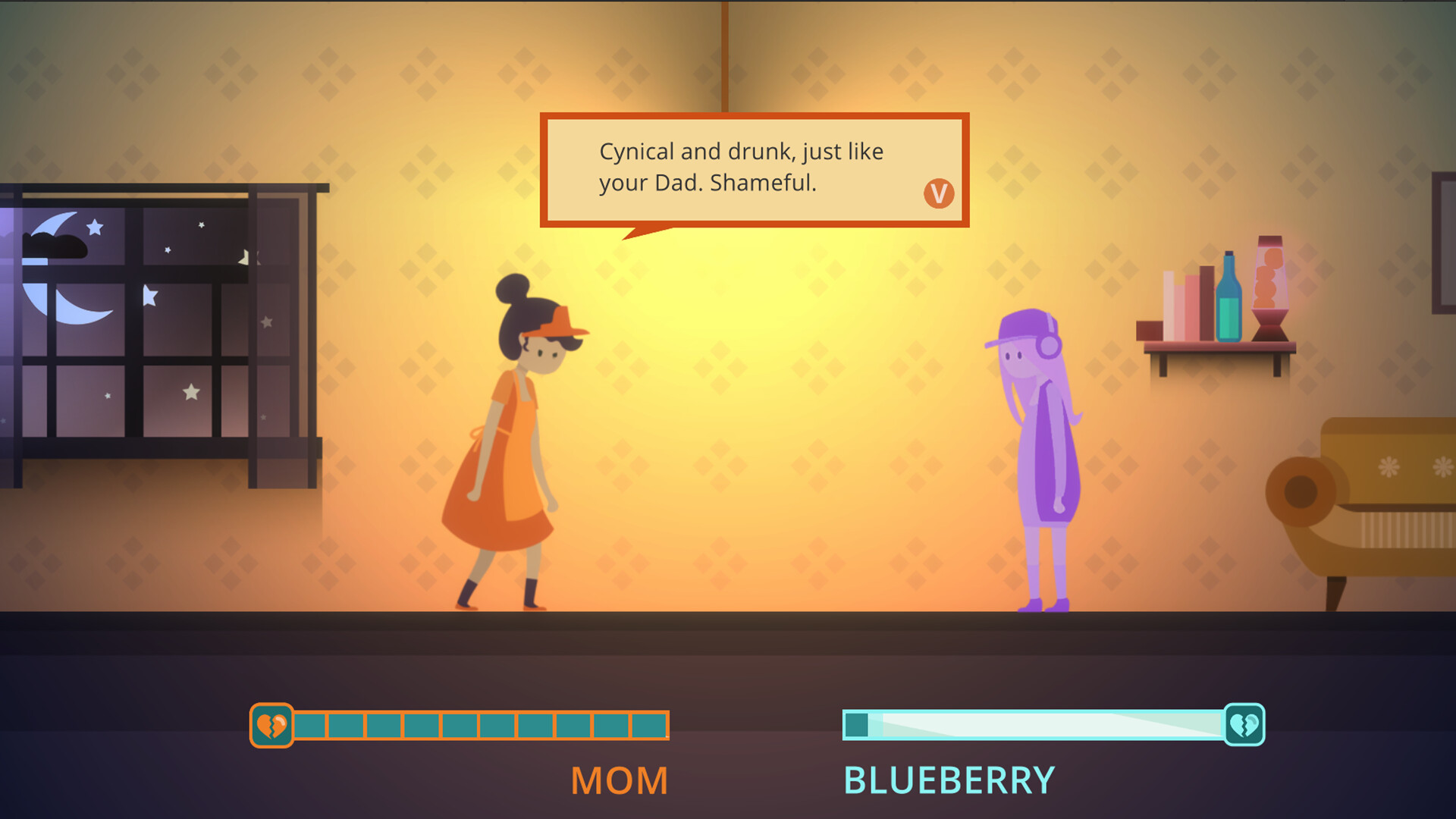Image resolution: width=1456 pixels, height=819 pixels.
Task: Select the MOM label
Action: point(618,779)
